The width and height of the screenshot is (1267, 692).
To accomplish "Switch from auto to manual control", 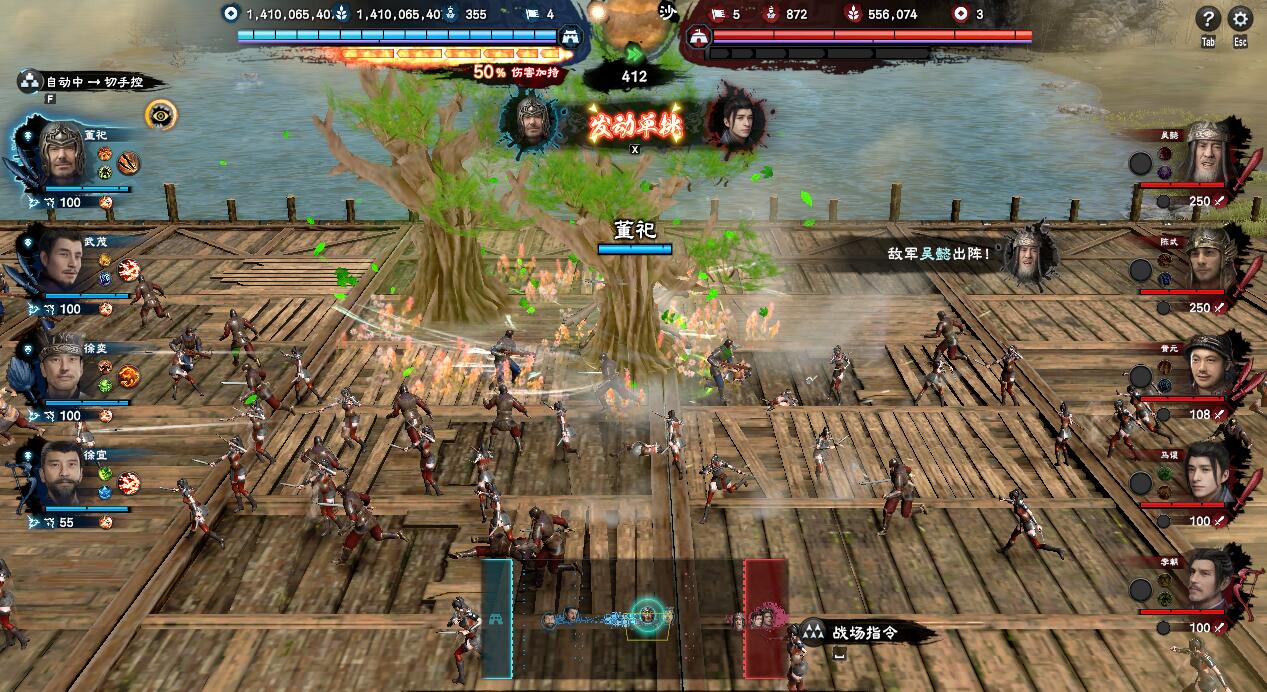I will pyautogui.click(x=92, y=82).
